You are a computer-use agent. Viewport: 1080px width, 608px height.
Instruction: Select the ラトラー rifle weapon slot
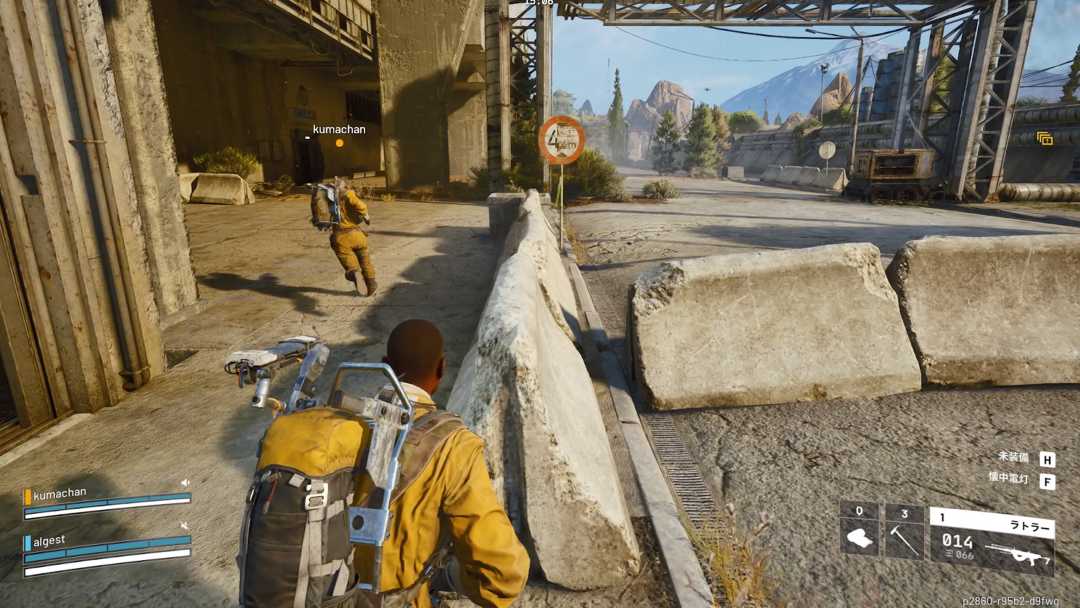[x=991, y=539]
